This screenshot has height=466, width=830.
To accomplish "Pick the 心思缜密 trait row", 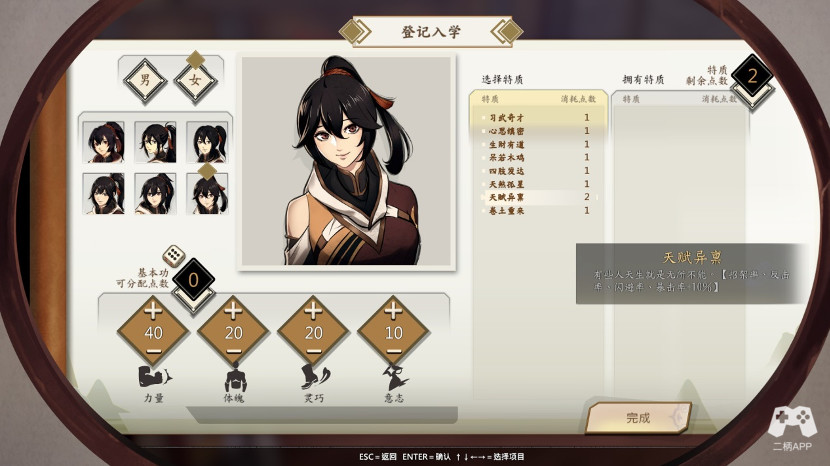I will [538, 131].
